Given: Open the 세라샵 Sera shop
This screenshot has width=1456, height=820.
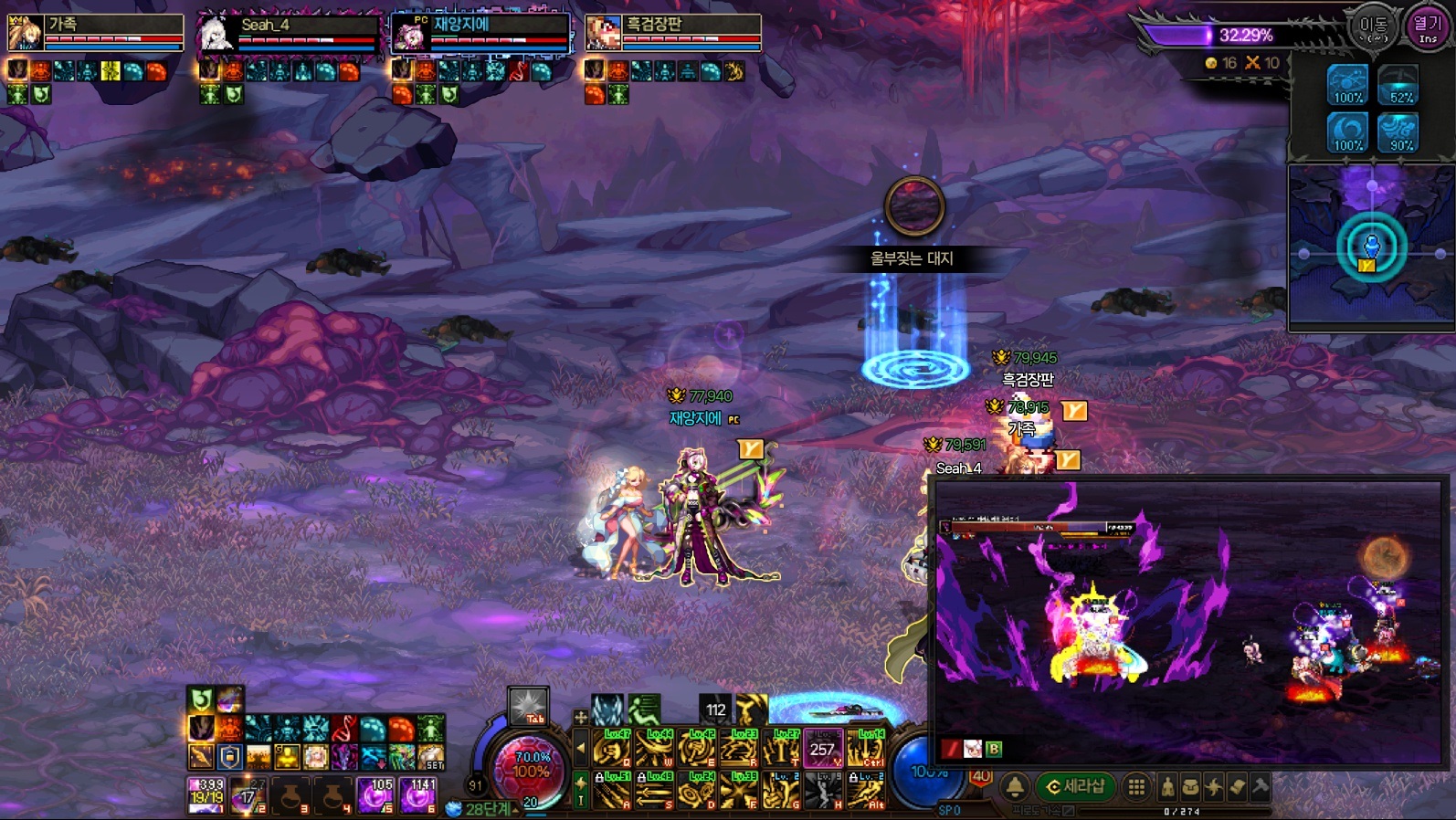Looking at the screenshot, I should (1076, 786).
